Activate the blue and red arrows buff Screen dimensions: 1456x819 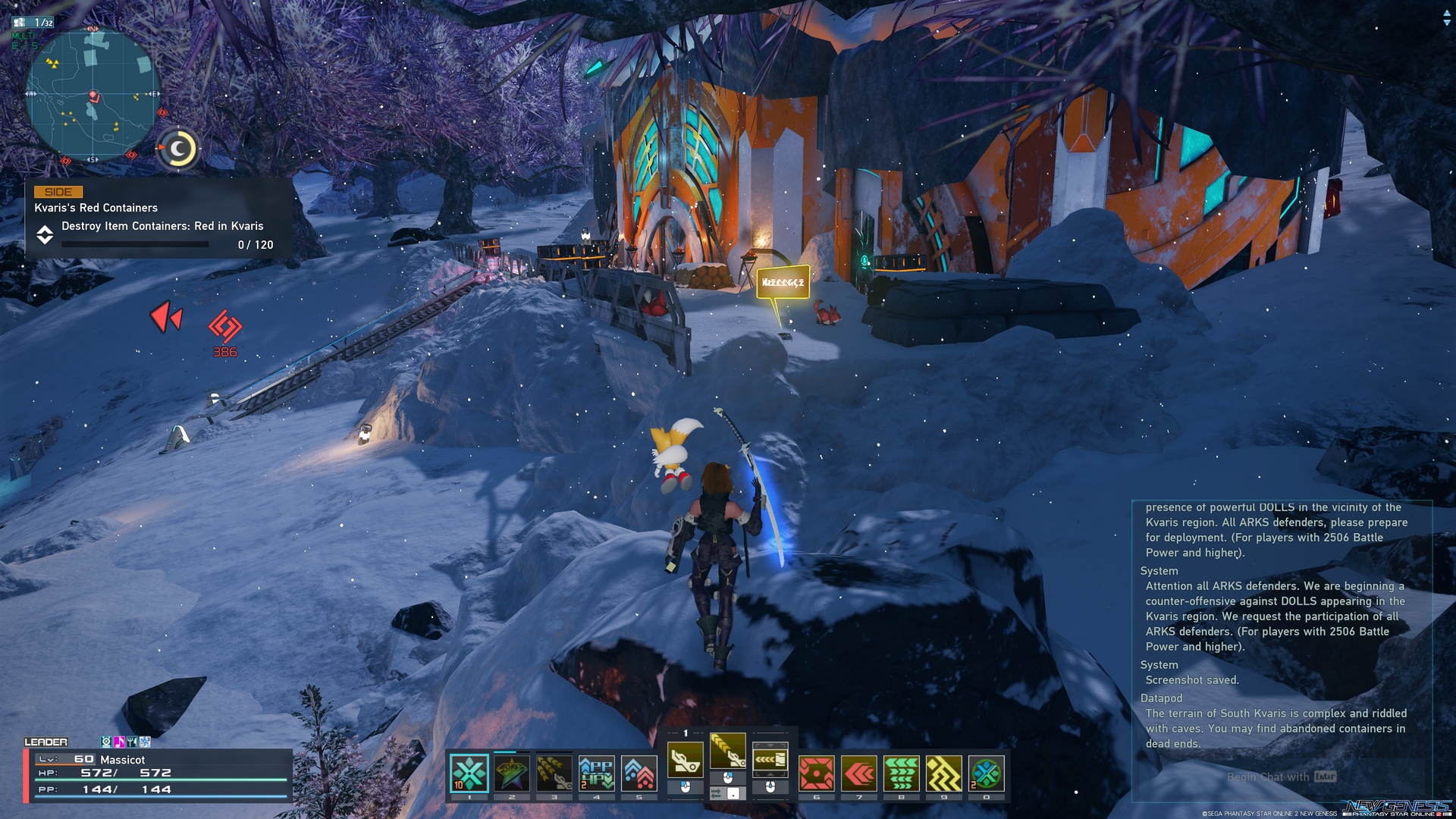(x=639, y=773)
